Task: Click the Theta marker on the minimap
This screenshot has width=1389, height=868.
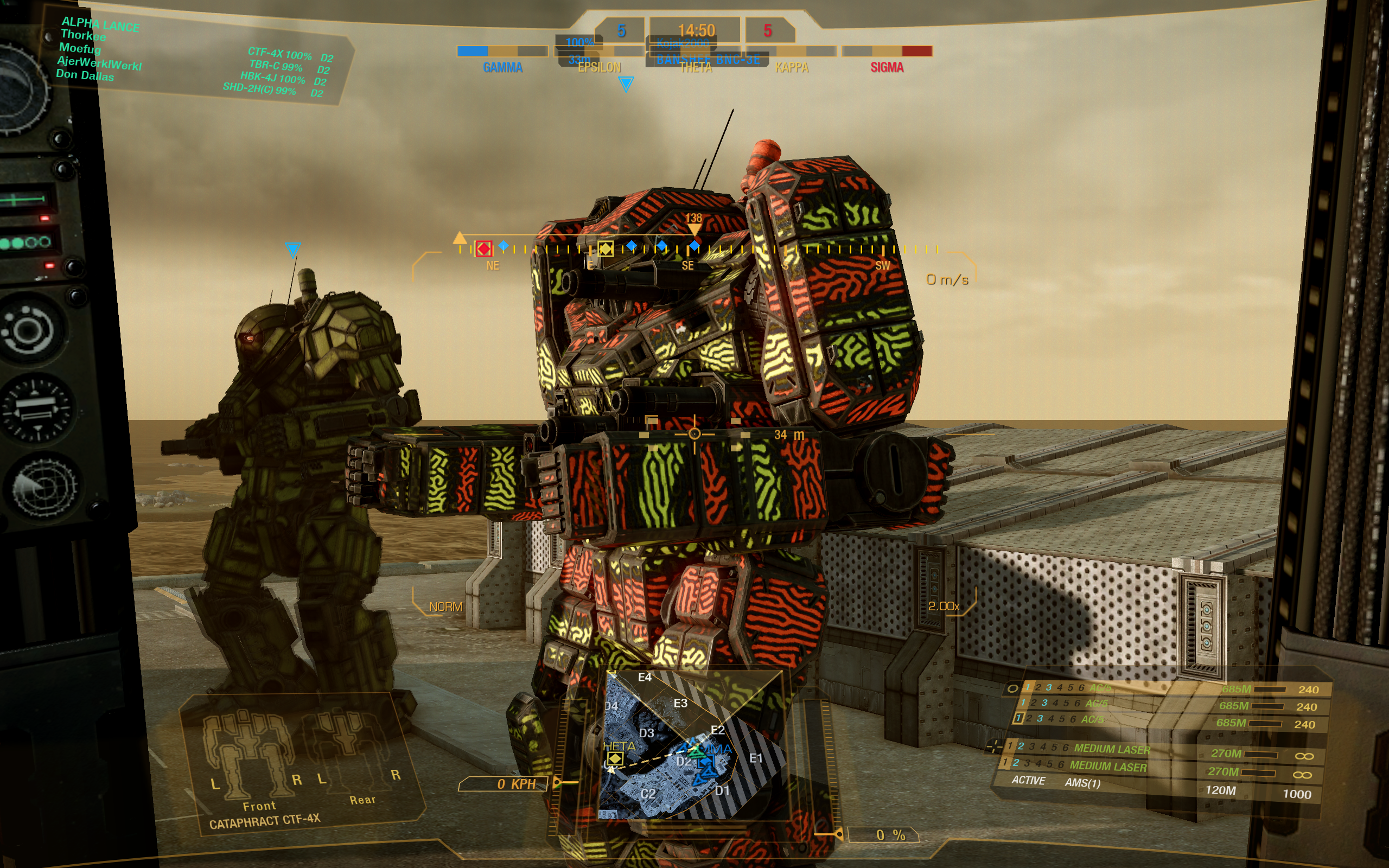Action: pyautogui.click(x=615, y=758)
